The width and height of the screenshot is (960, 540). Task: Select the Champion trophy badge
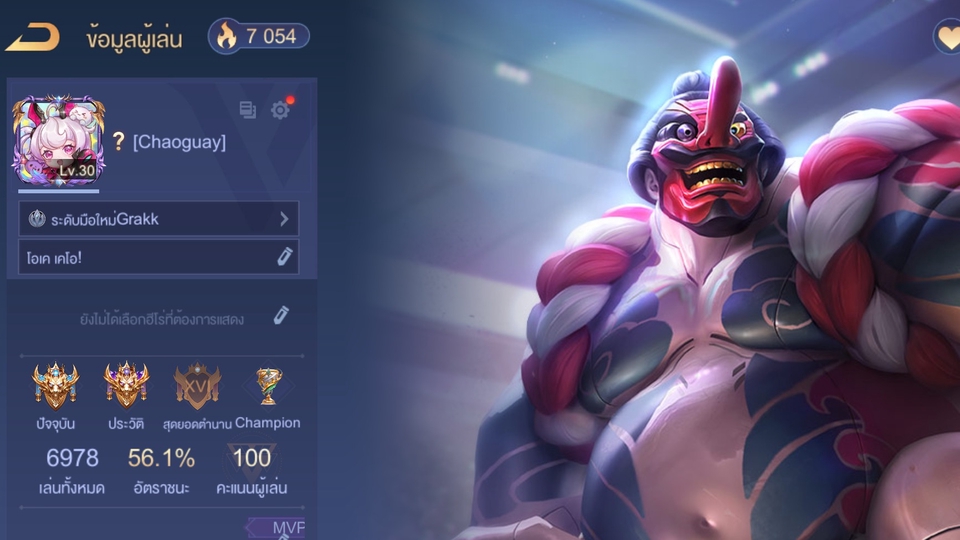click(267, 384)
